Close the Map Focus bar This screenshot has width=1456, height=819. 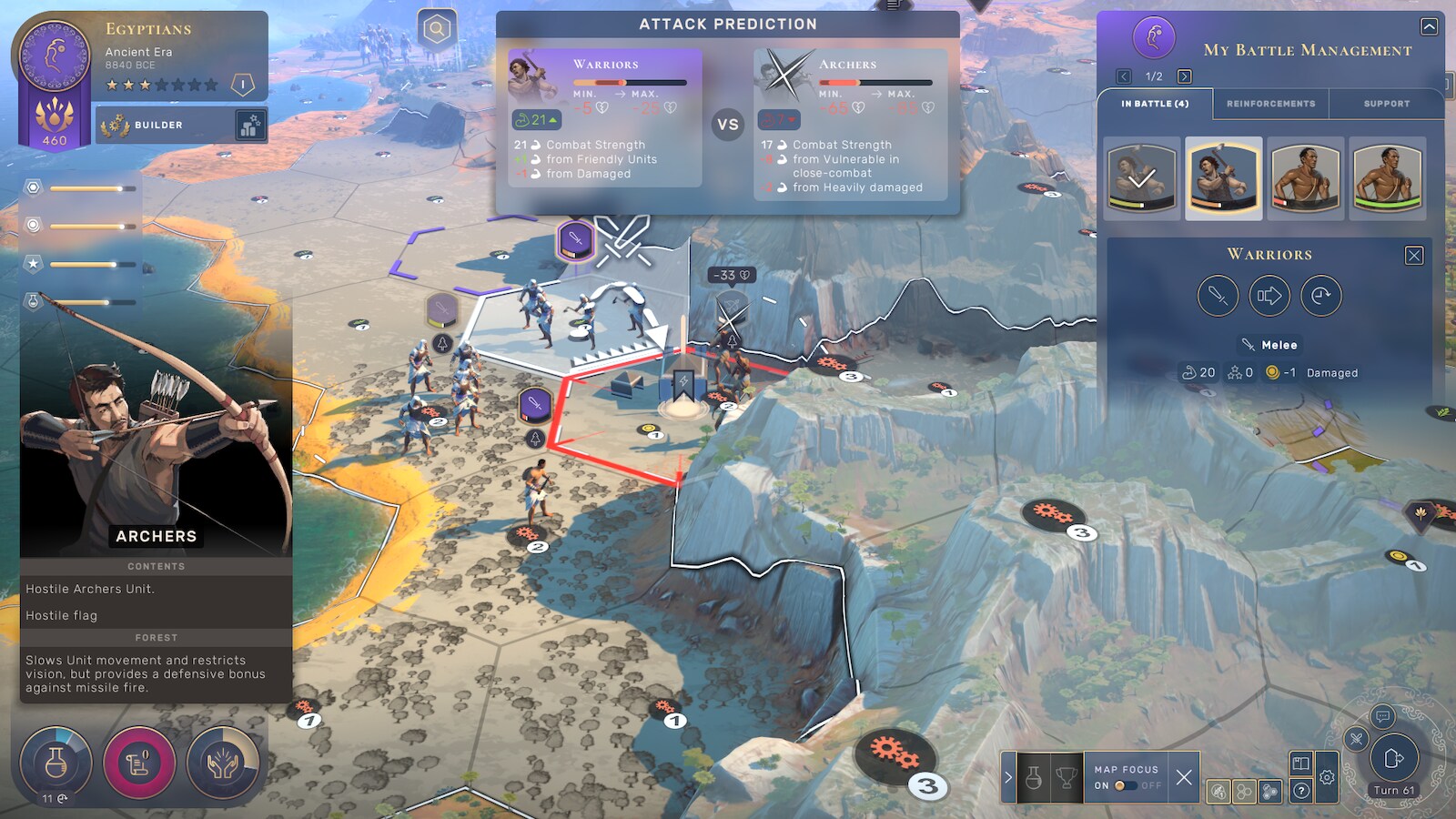1183,777
